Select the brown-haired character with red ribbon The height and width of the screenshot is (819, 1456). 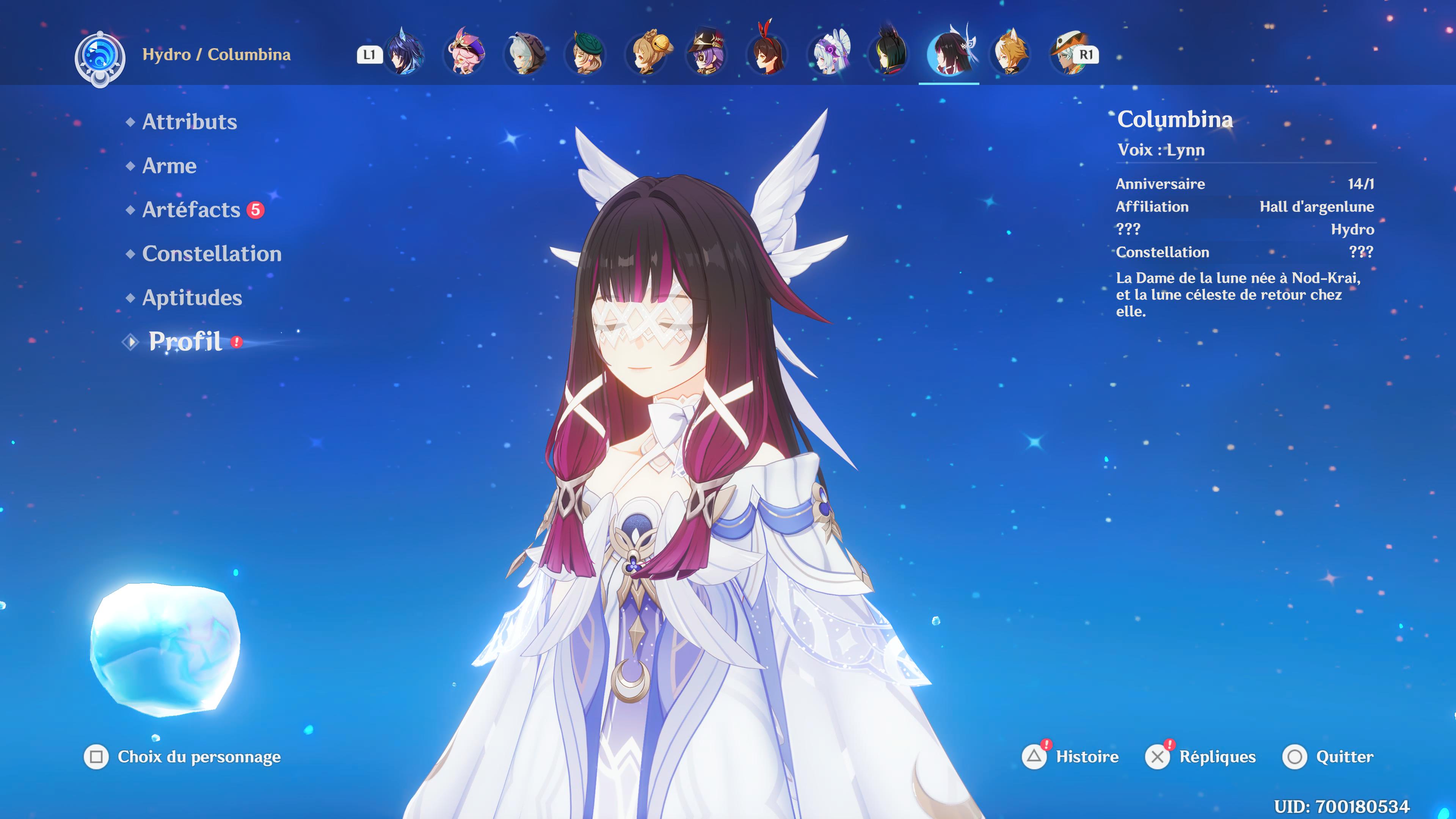coord(767,54)
